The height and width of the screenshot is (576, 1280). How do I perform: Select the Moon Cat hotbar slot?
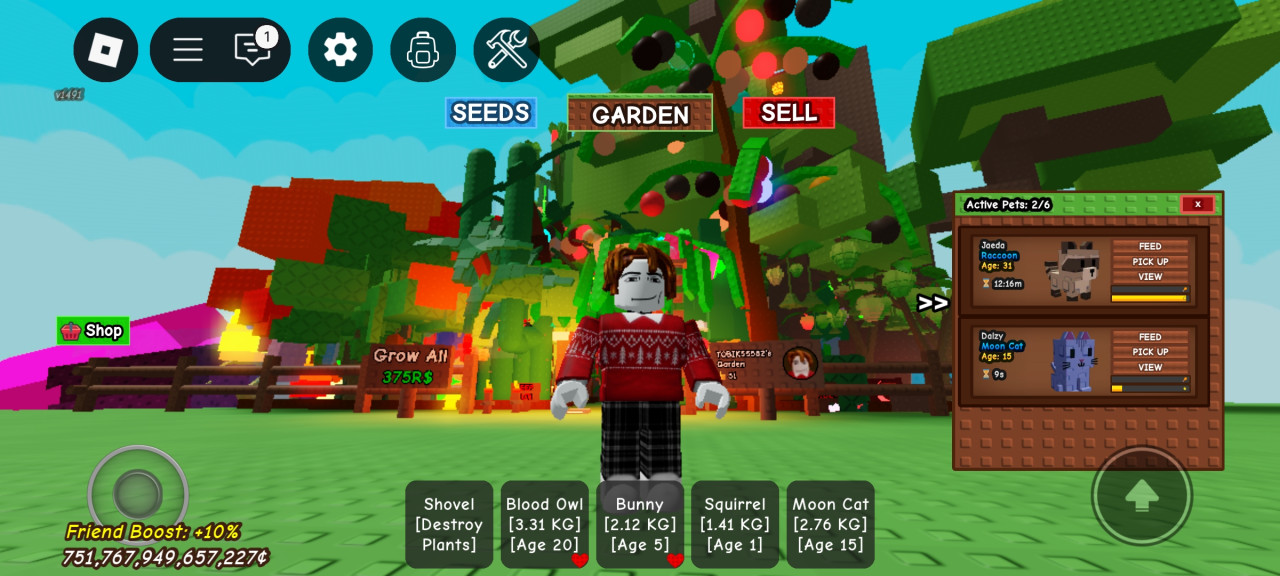click(x=830, y=524)
